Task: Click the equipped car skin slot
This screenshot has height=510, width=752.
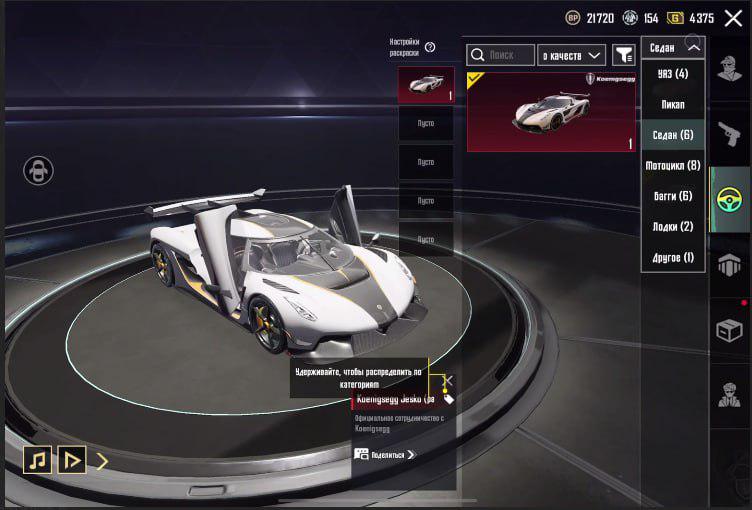Action: 426,85
